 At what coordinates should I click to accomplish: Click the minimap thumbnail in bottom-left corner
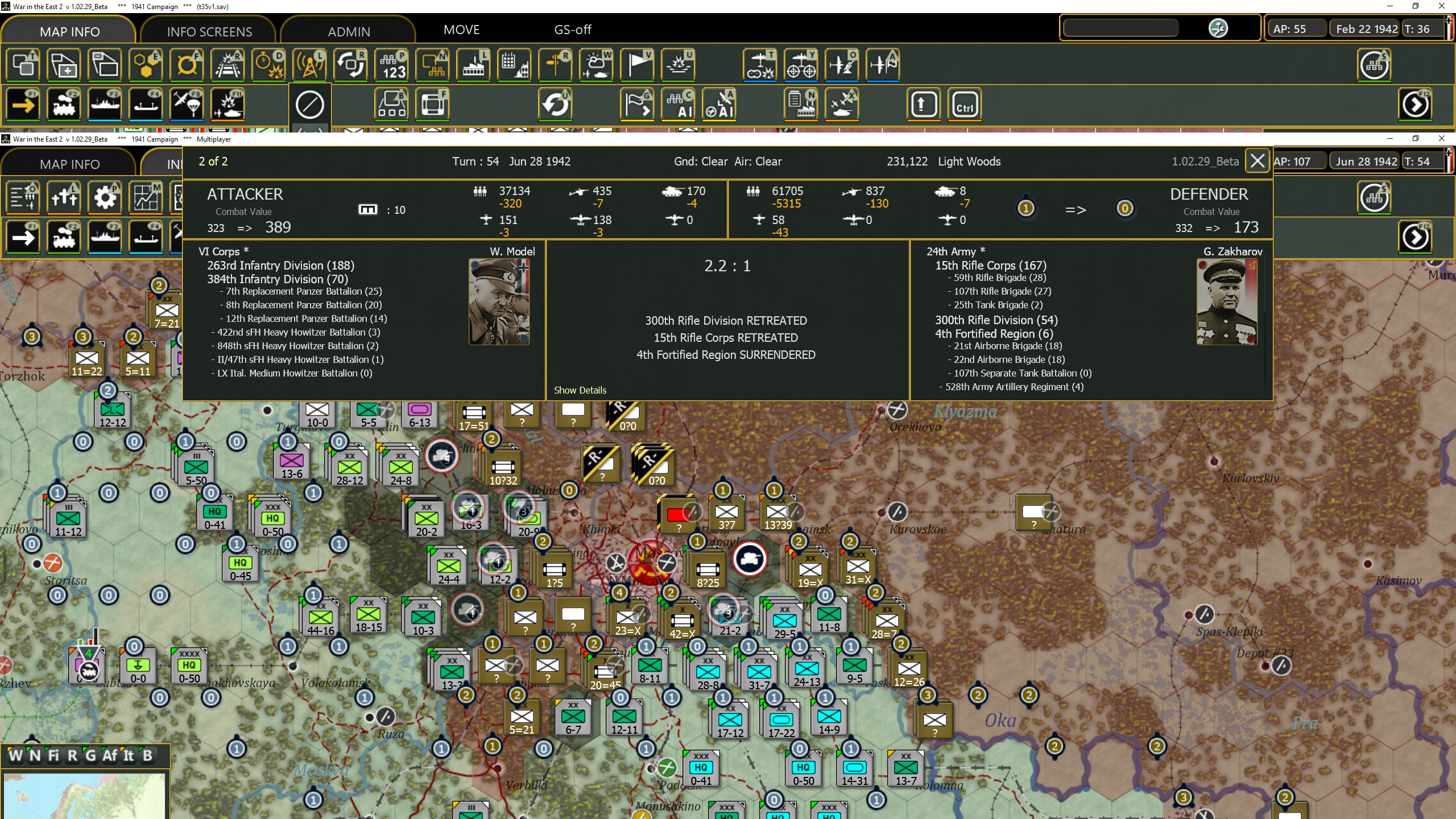[85, 795]
